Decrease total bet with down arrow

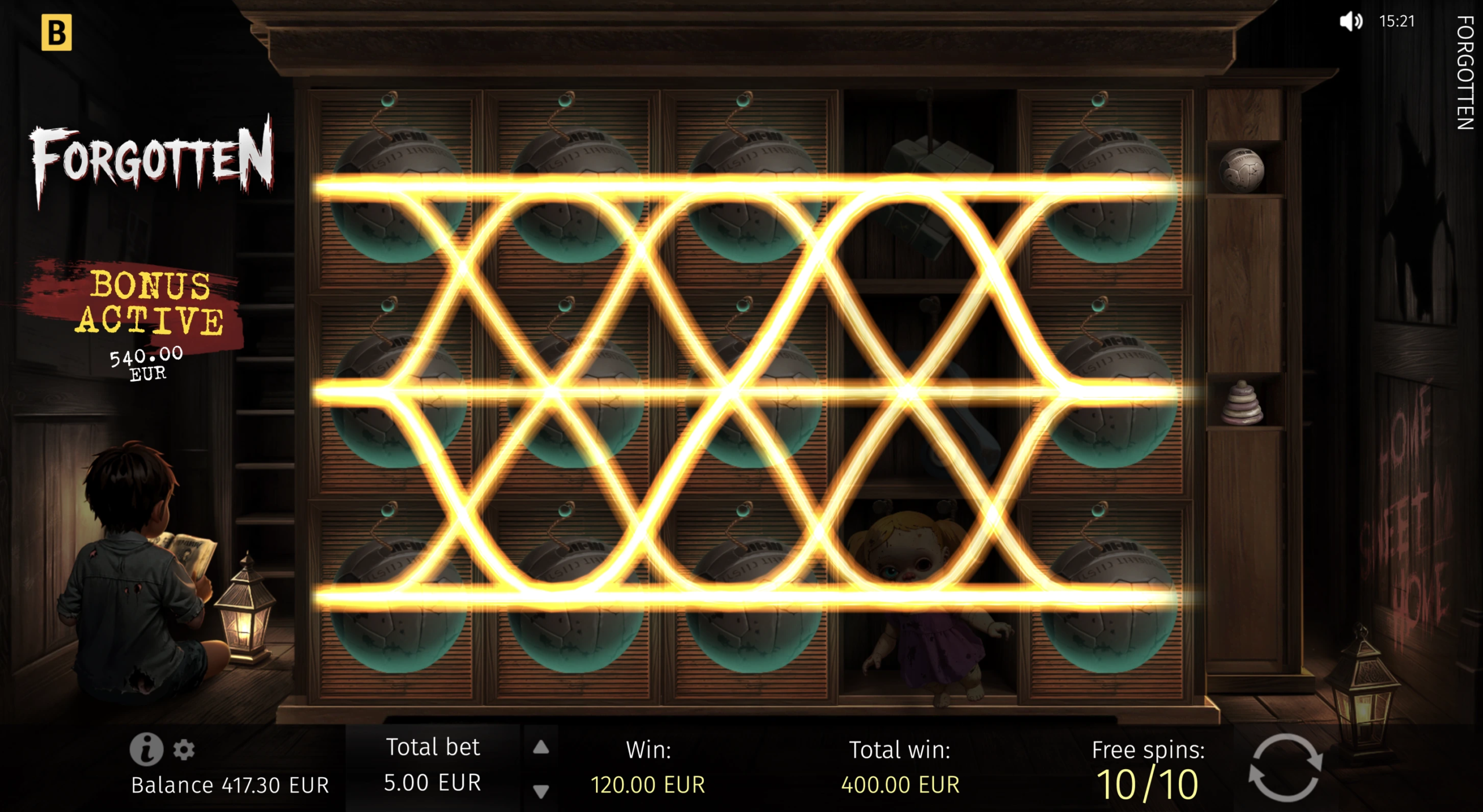point(541,791)
